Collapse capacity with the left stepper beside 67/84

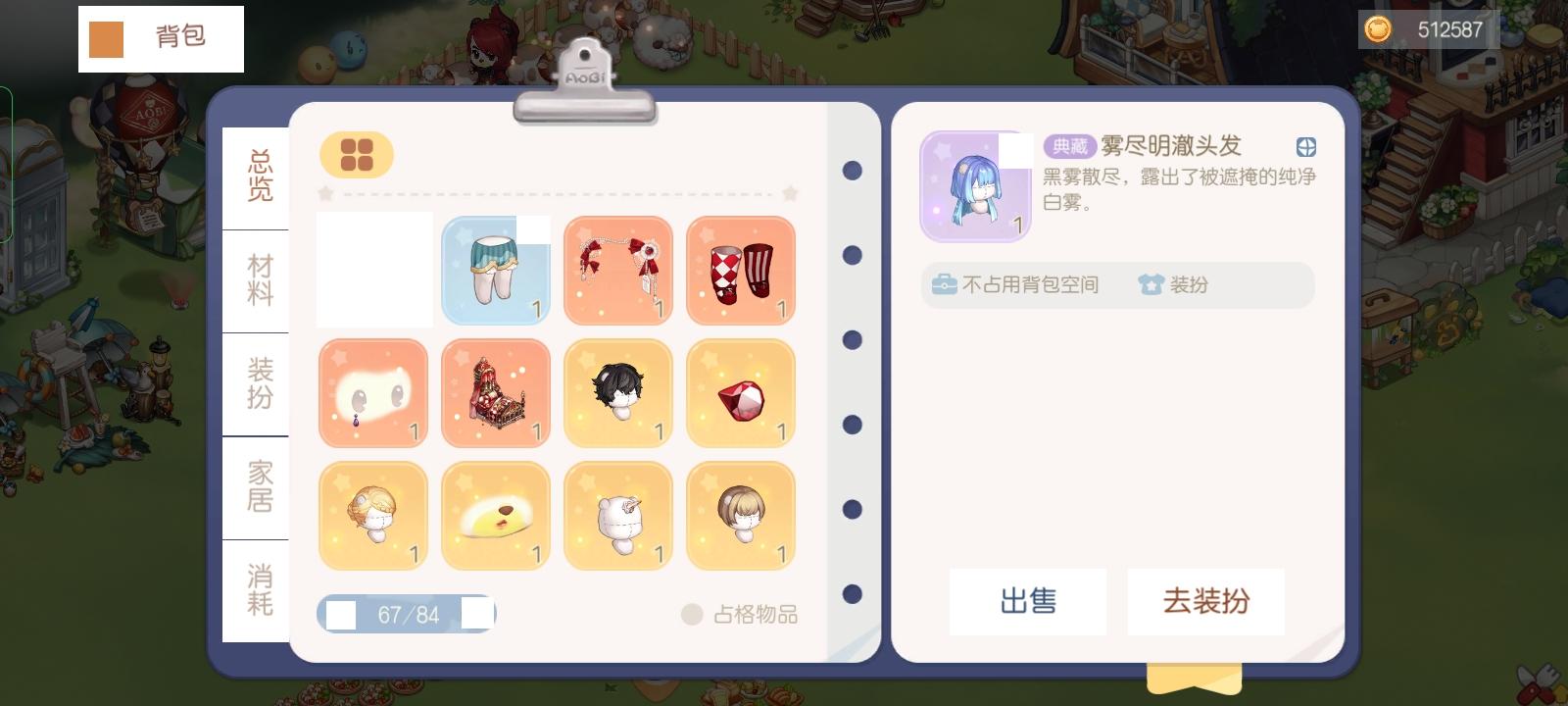(339, 614)
